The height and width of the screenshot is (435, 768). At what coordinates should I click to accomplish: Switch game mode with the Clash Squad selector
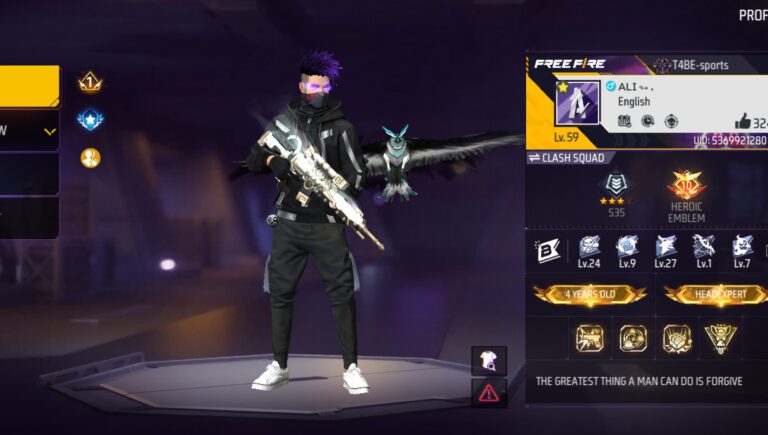[570, 158]
